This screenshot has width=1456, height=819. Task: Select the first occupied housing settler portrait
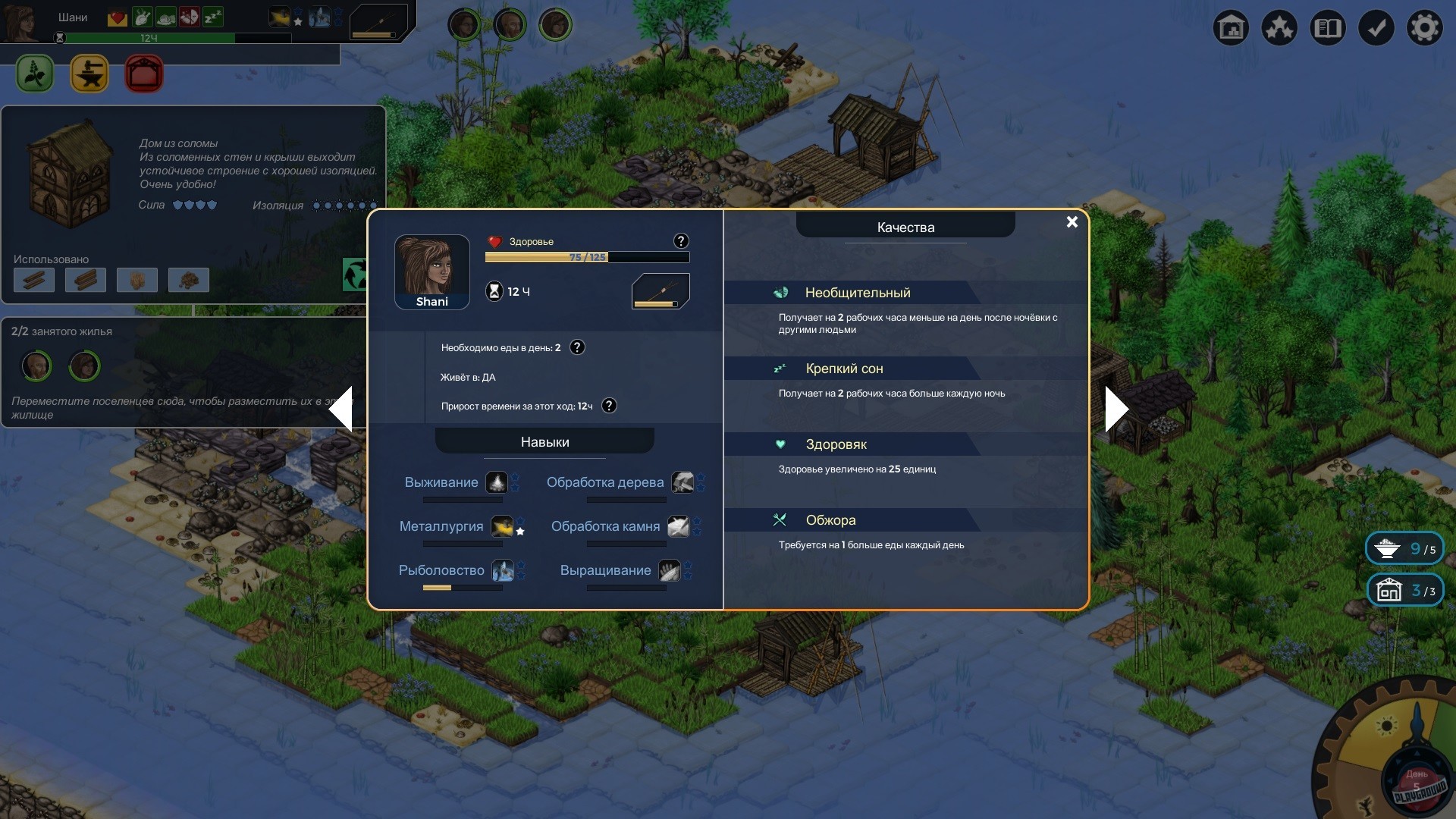point(36,366)
